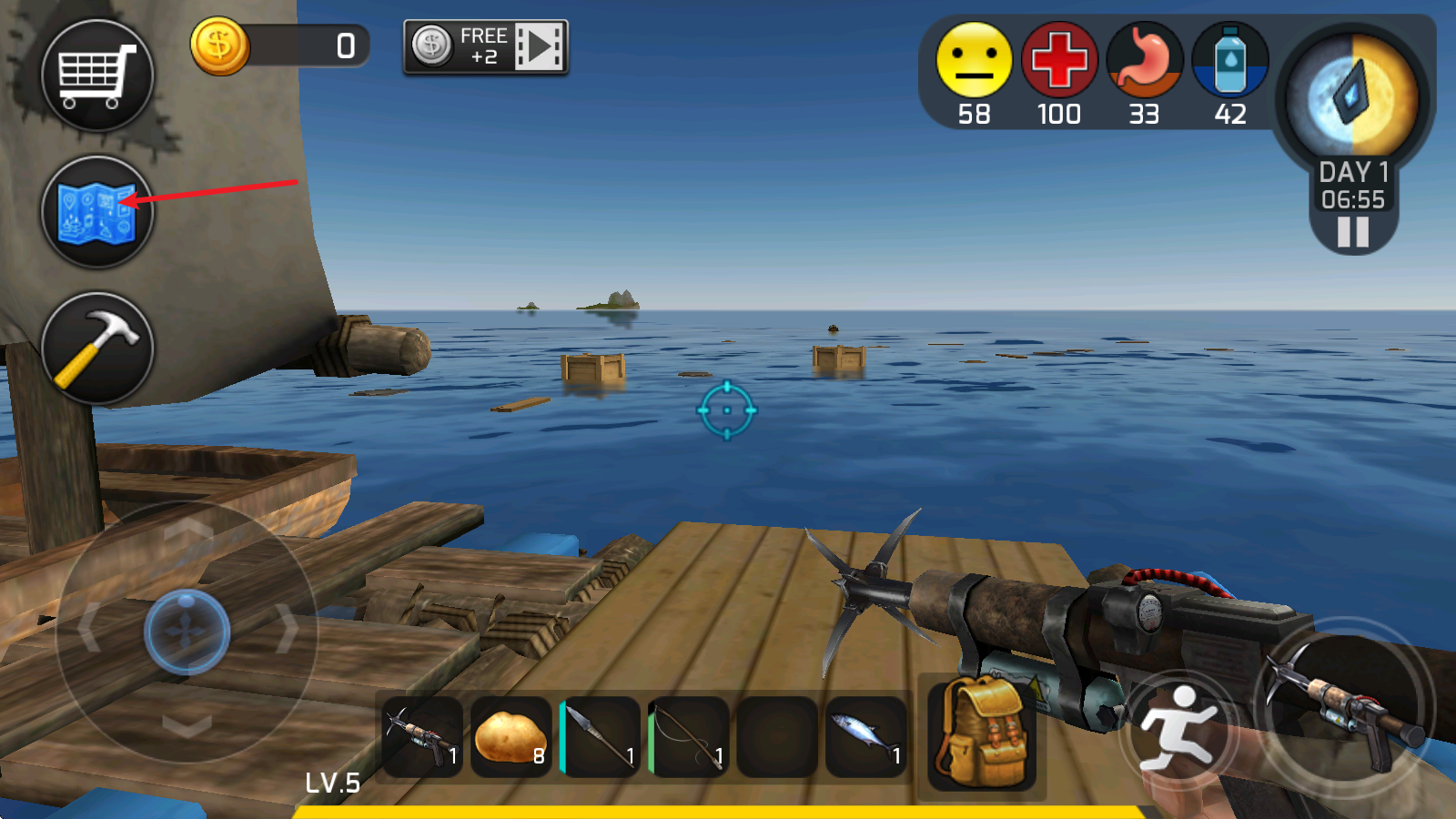Tap the day-night compass dial
This screenshot has height=819, width=1456.
tap(1353, 96)
